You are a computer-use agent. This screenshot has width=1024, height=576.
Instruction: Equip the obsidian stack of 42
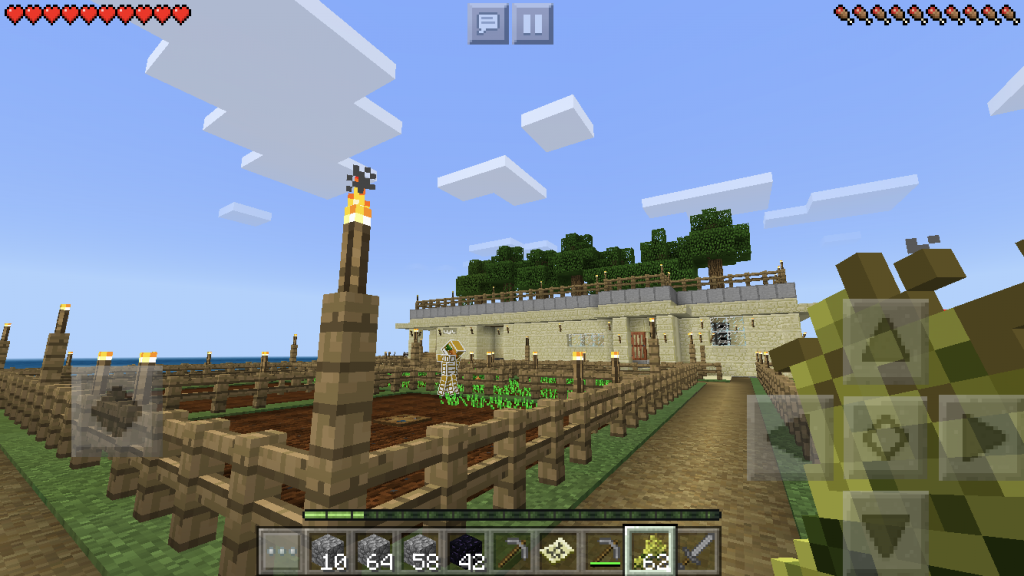coord(466,551)
